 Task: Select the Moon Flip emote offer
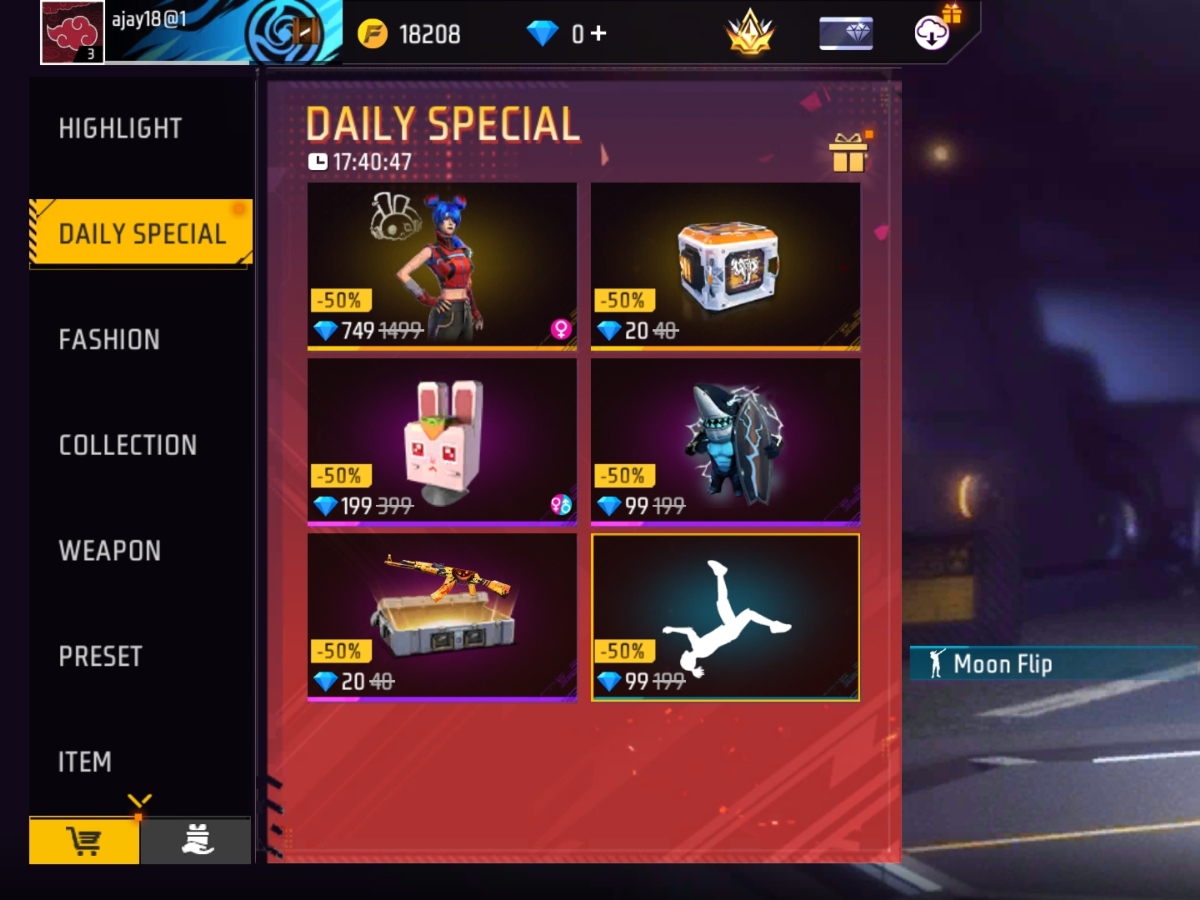pyautogui.click(x=725, y=616)
